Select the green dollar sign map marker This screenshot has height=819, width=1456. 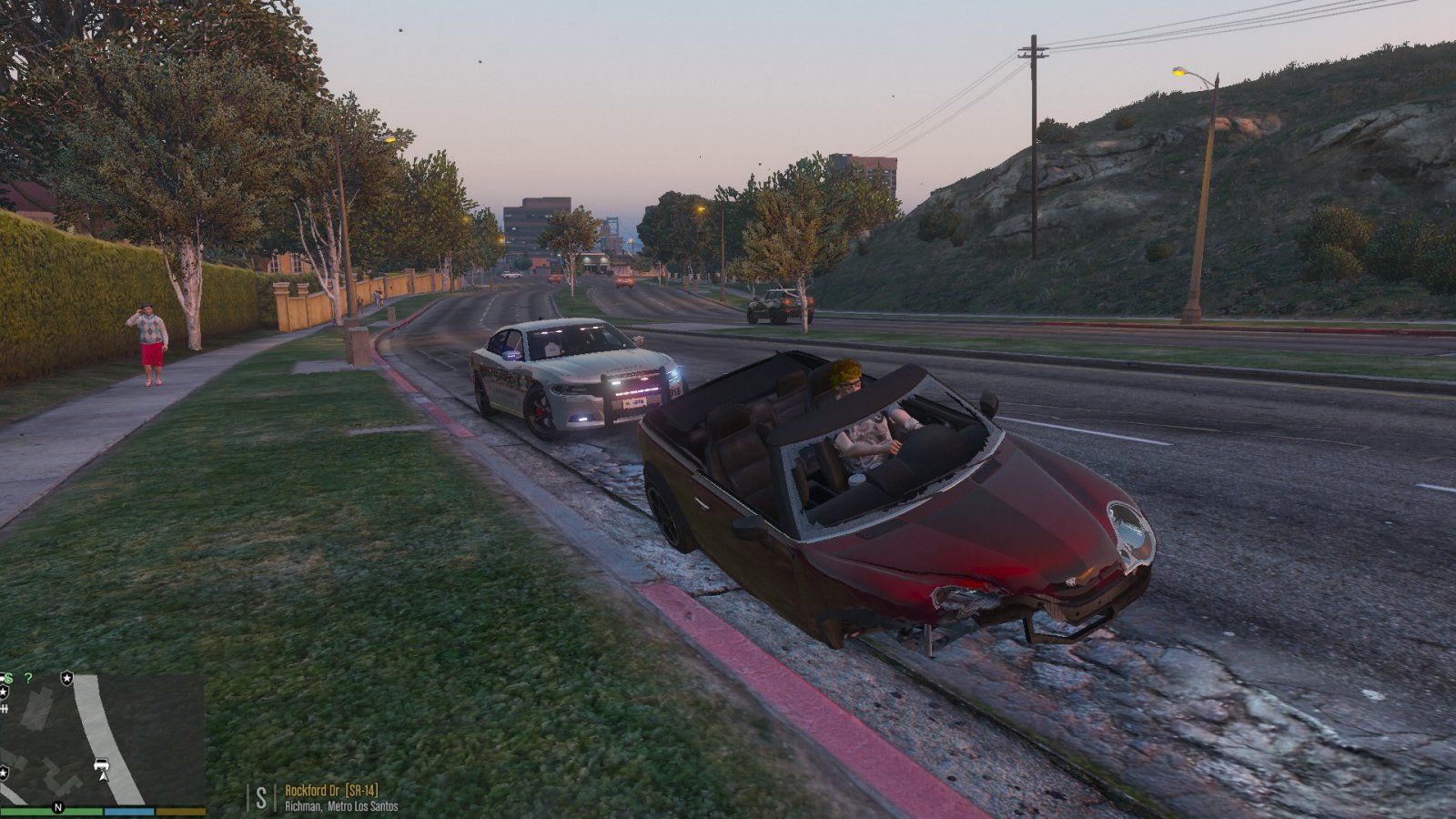click(8, 678)
